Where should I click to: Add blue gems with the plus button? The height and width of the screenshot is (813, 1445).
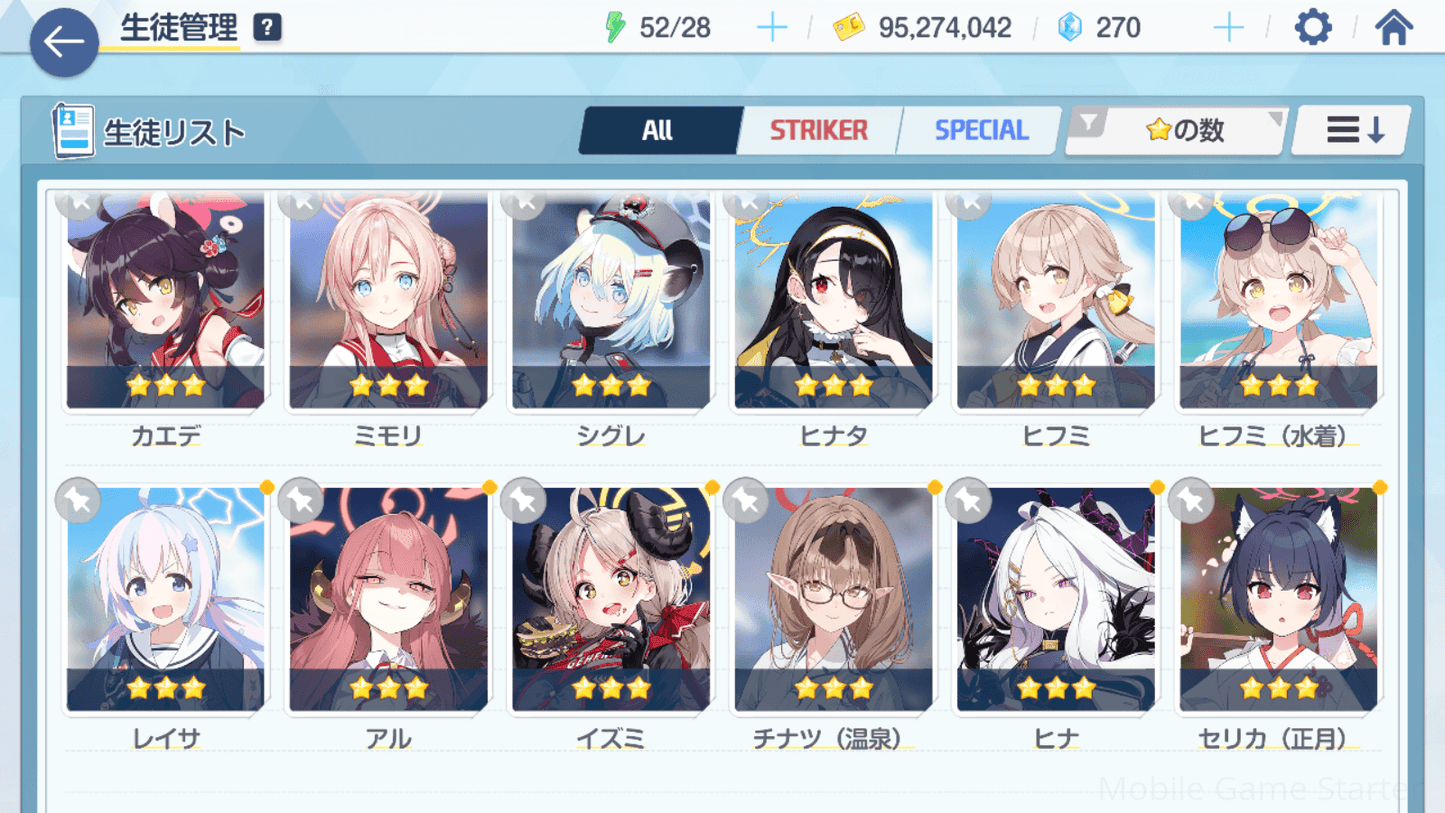click(x=1228, y=28)
